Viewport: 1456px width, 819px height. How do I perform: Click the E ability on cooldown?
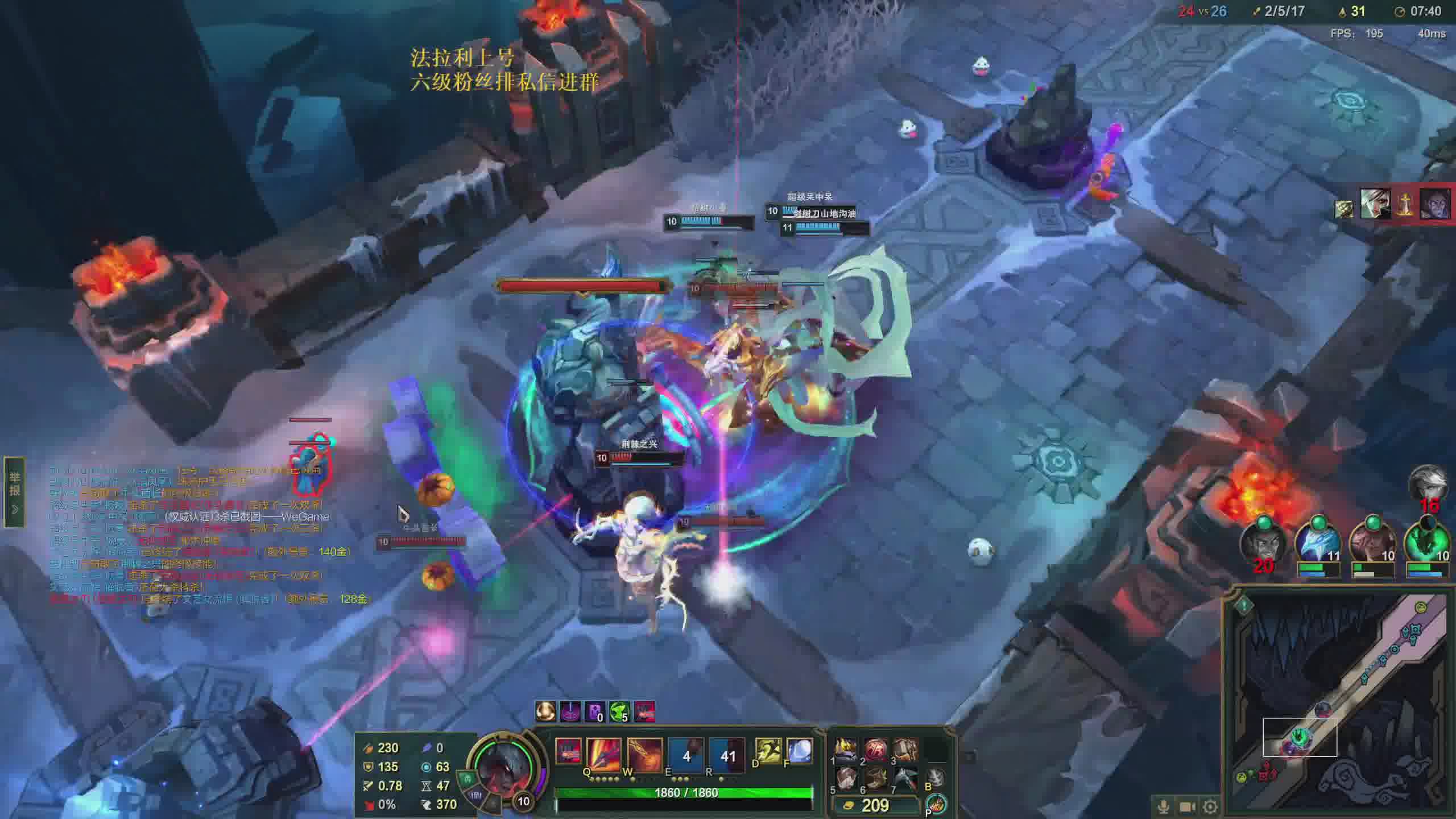686,755
